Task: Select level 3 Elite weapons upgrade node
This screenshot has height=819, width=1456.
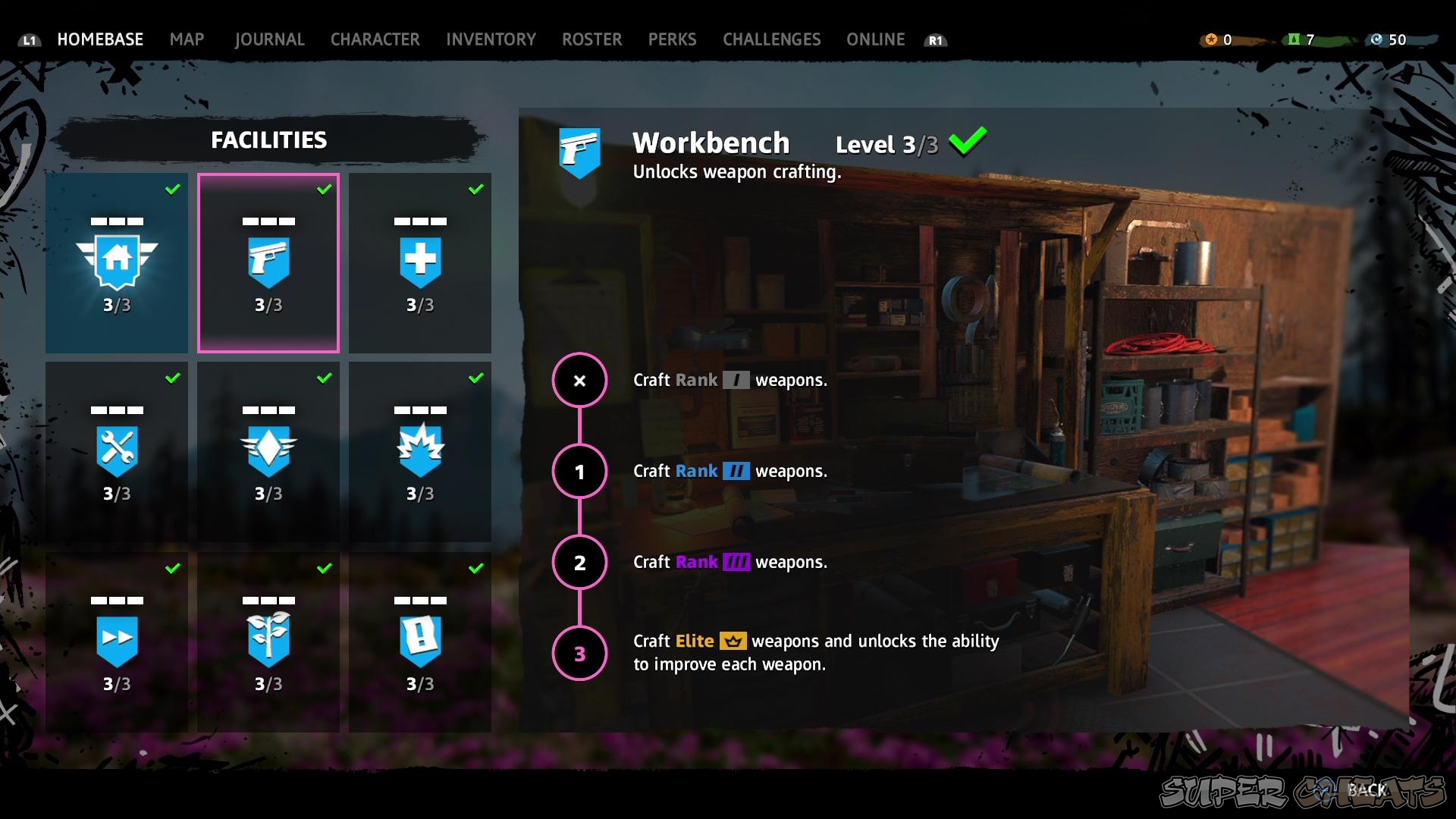Action: tap(580, 653)
